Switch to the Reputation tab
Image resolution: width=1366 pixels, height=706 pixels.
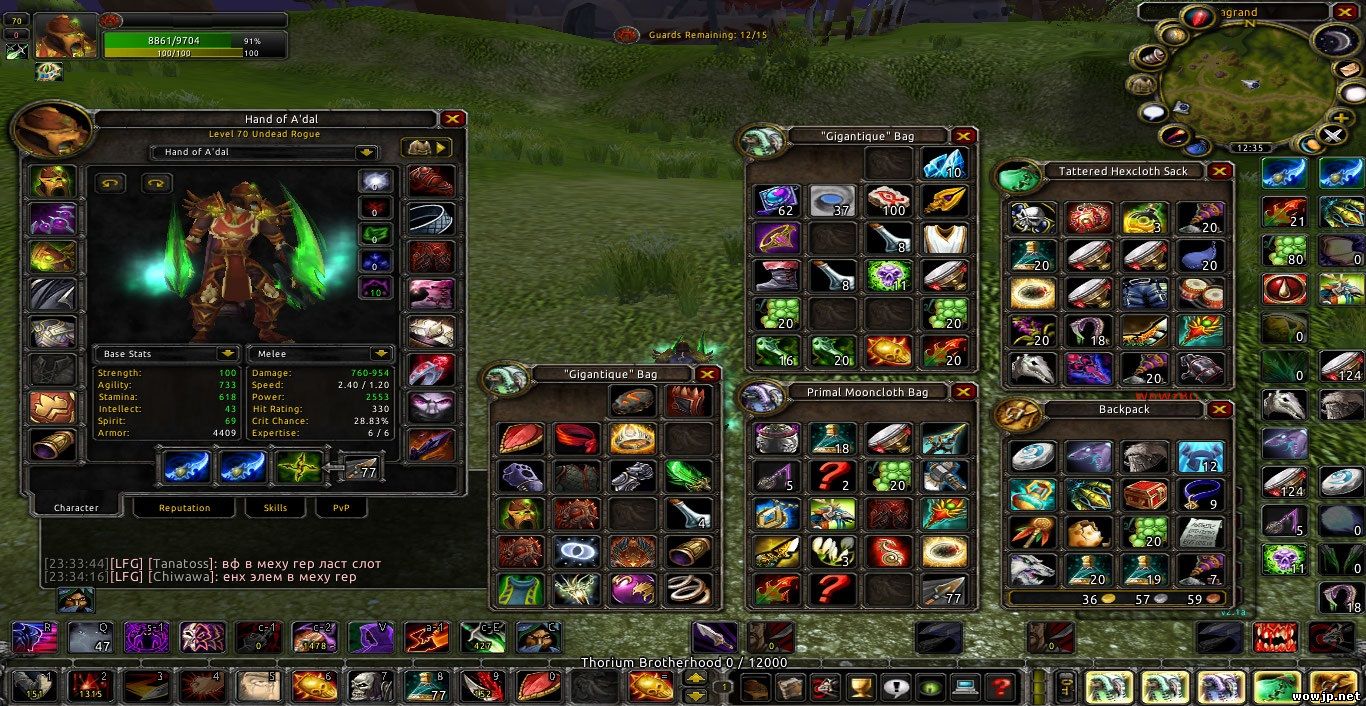(185, 508)
